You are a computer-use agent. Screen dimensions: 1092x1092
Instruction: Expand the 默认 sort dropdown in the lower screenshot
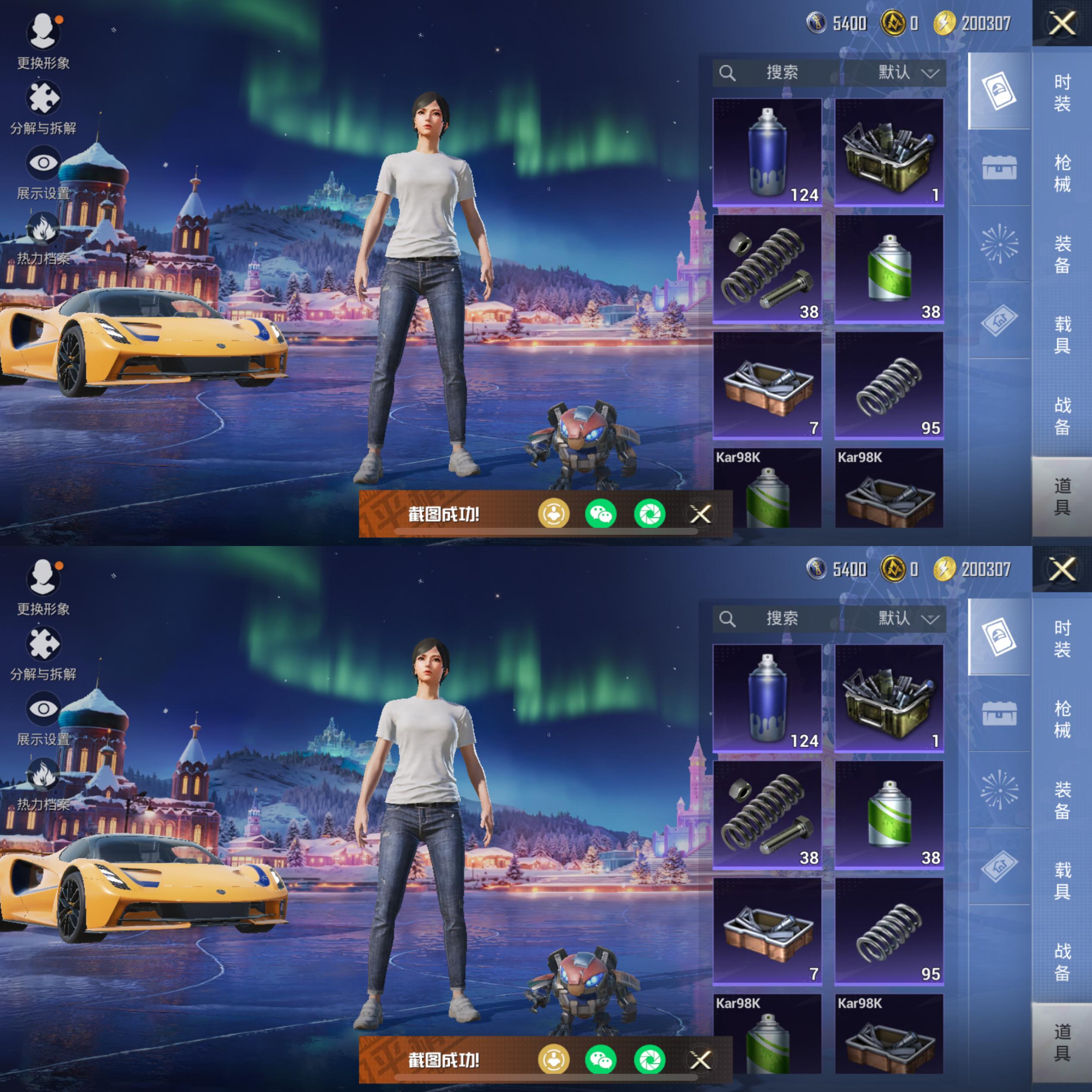(907, 618)
